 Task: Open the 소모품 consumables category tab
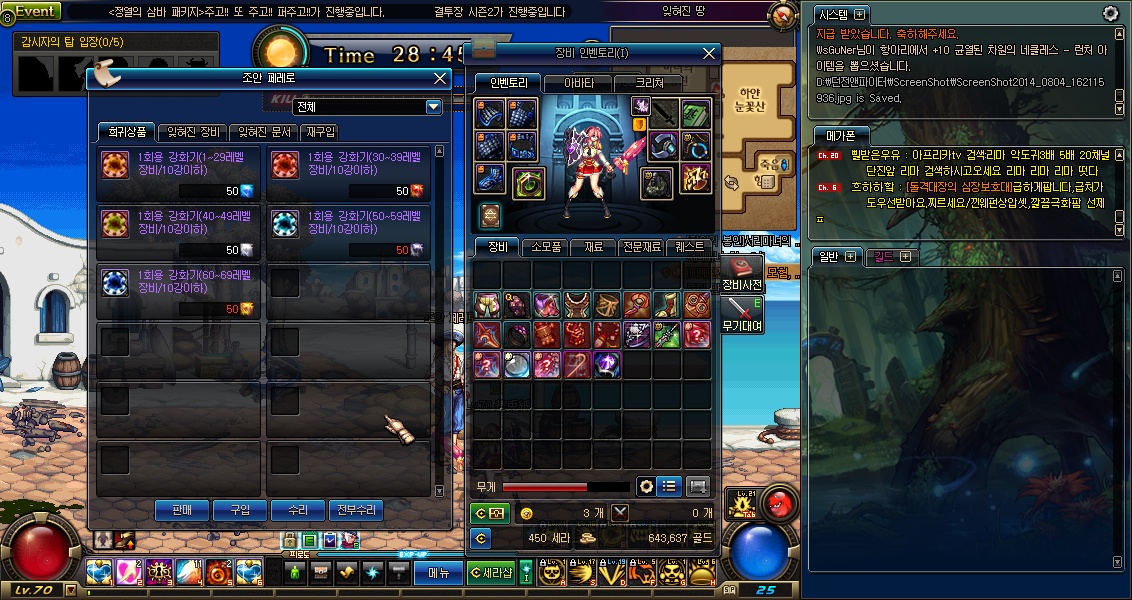[x=545, y=246]
